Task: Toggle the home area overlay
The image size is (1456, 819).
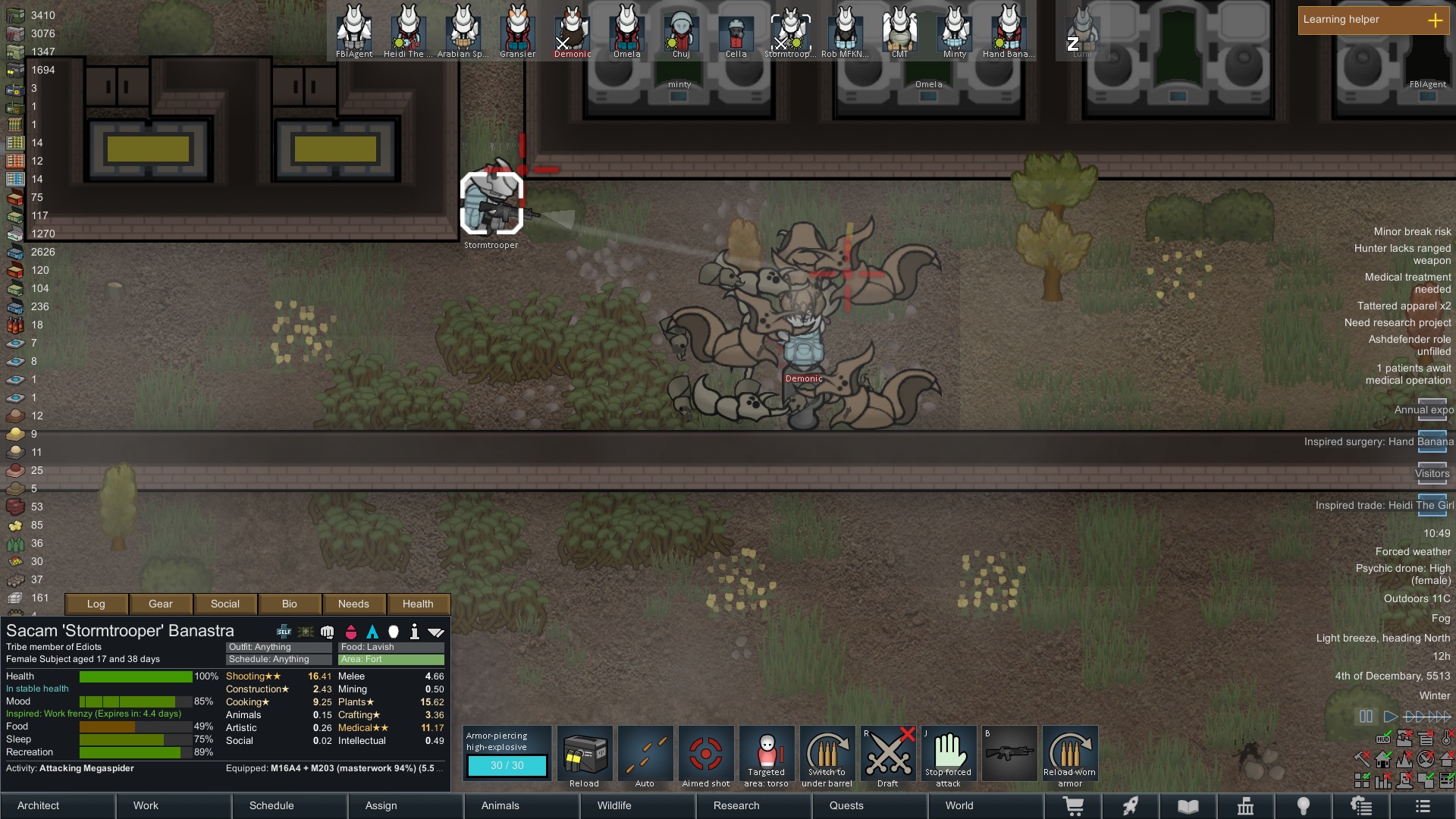Action: tap(1382, 758)
